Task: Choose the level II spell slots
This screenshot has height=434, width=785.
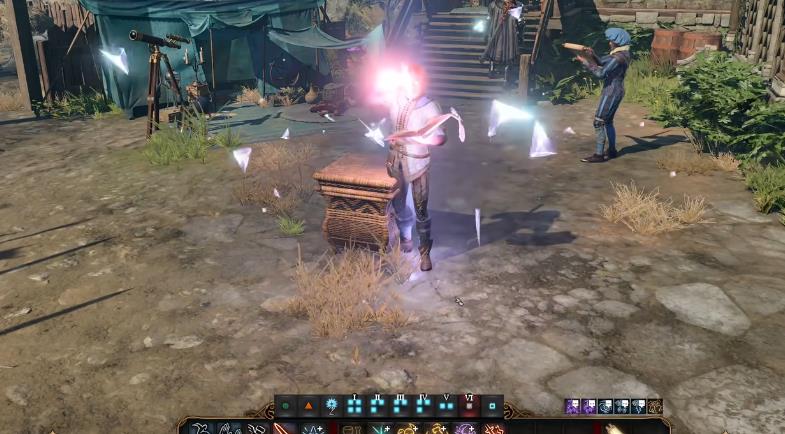Action: 378,407
